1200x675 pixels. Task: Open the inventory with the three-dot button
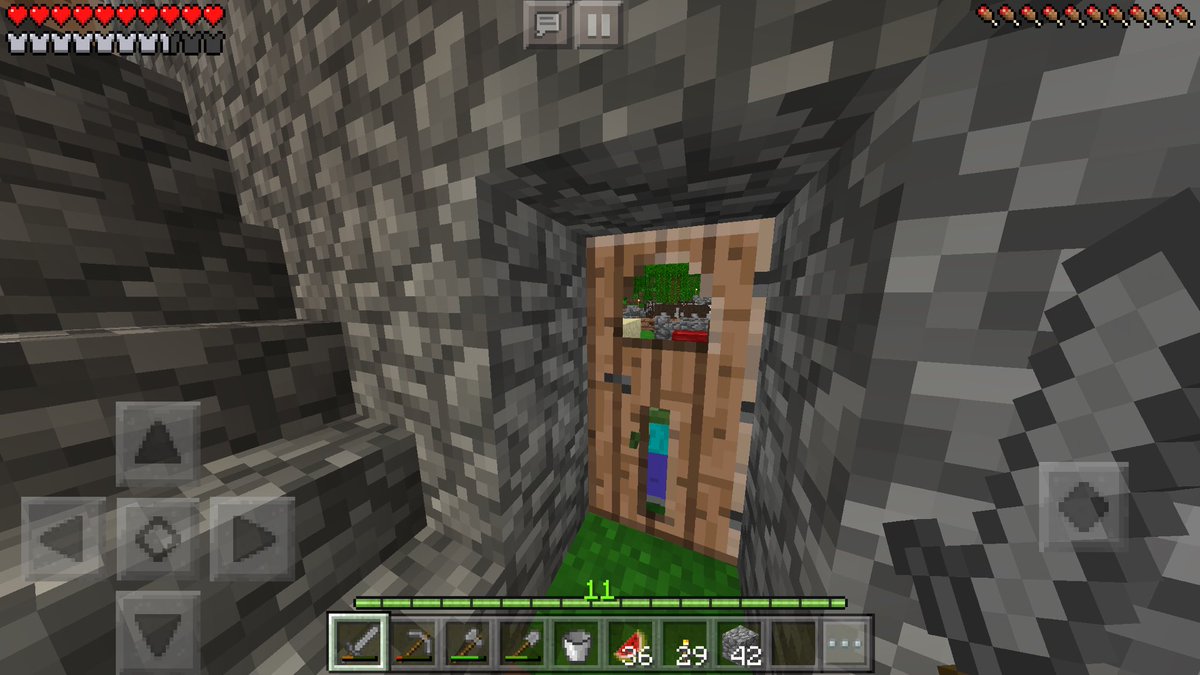click(x=845, y=643)
